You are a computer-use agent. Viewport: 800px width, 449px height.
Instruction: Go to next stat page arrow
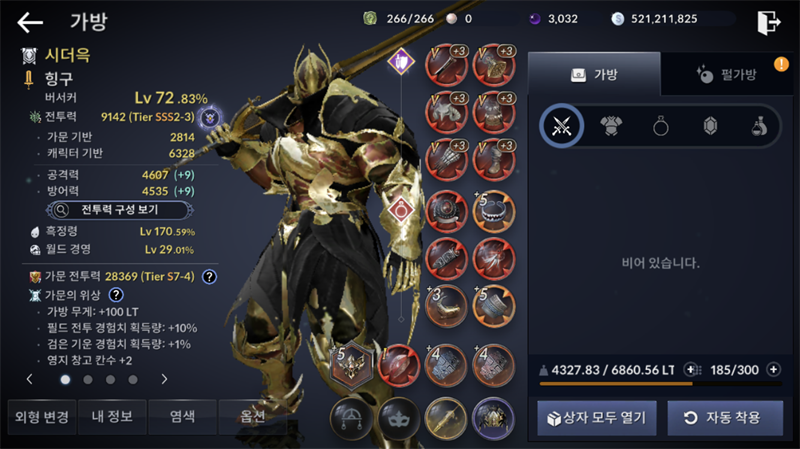[164, 379]
